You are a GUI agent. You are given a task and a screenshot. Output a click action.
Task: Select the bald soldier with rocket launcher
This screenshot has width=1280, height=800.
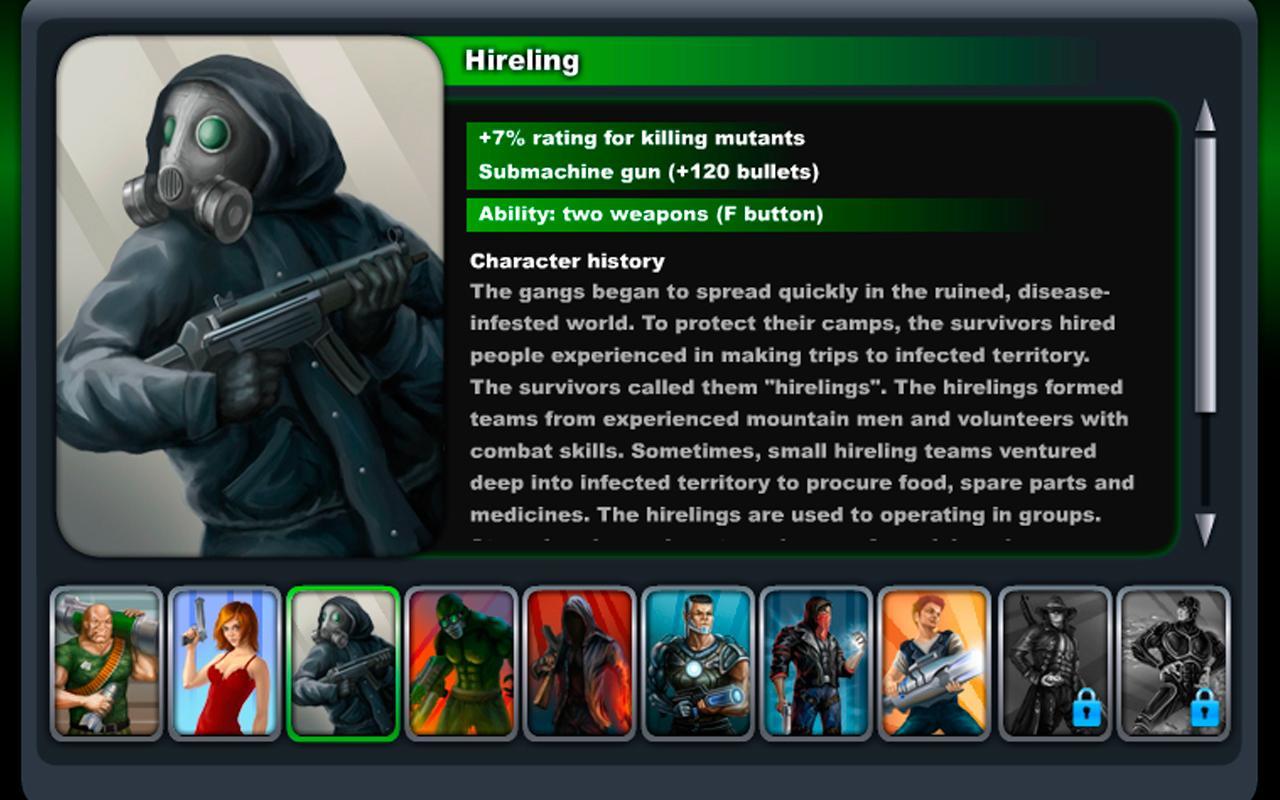pos(104,661)
